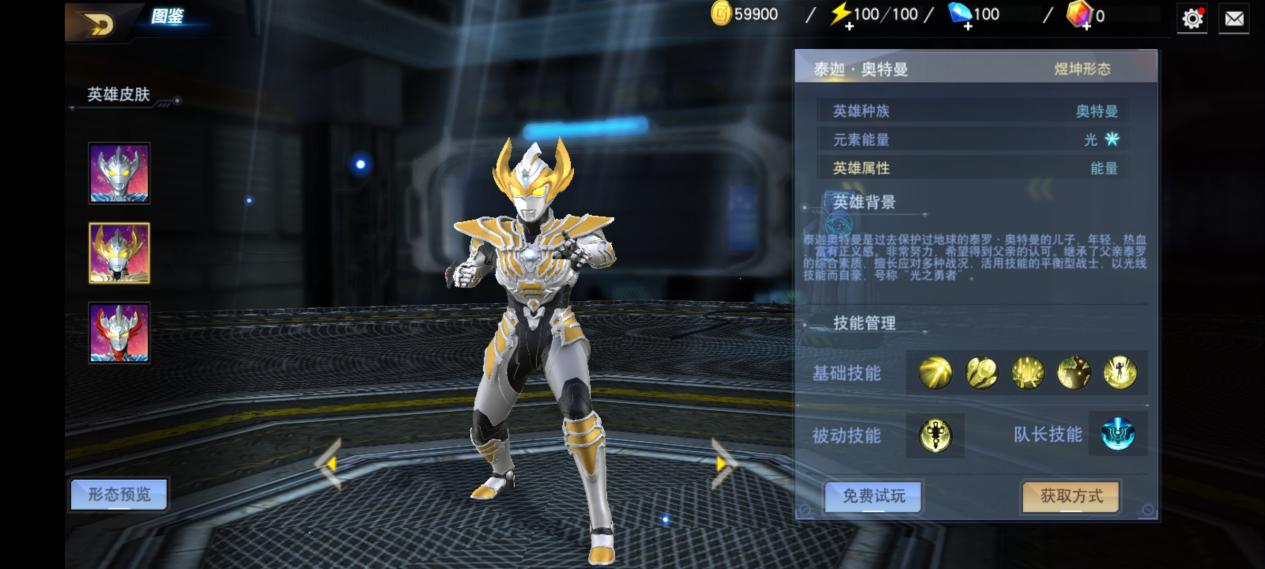The height and width of the screenshot is (569, 1265).
Task: Inspect the blue 队长技能 leader skill icon
Action: [1117, 434]
